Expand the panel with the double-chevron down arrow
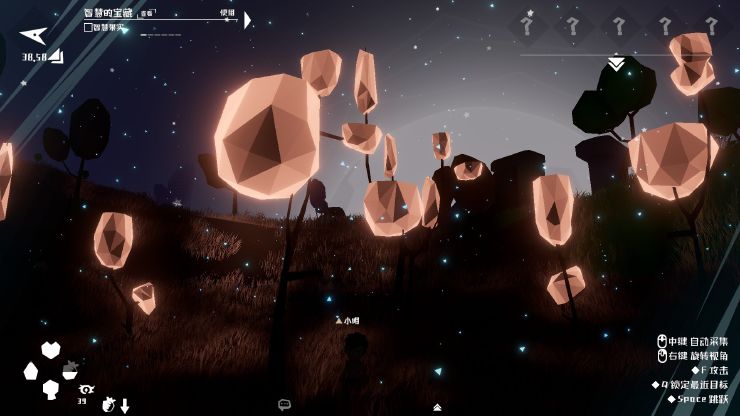The image size is (740, 416). (x=617, y=64)
